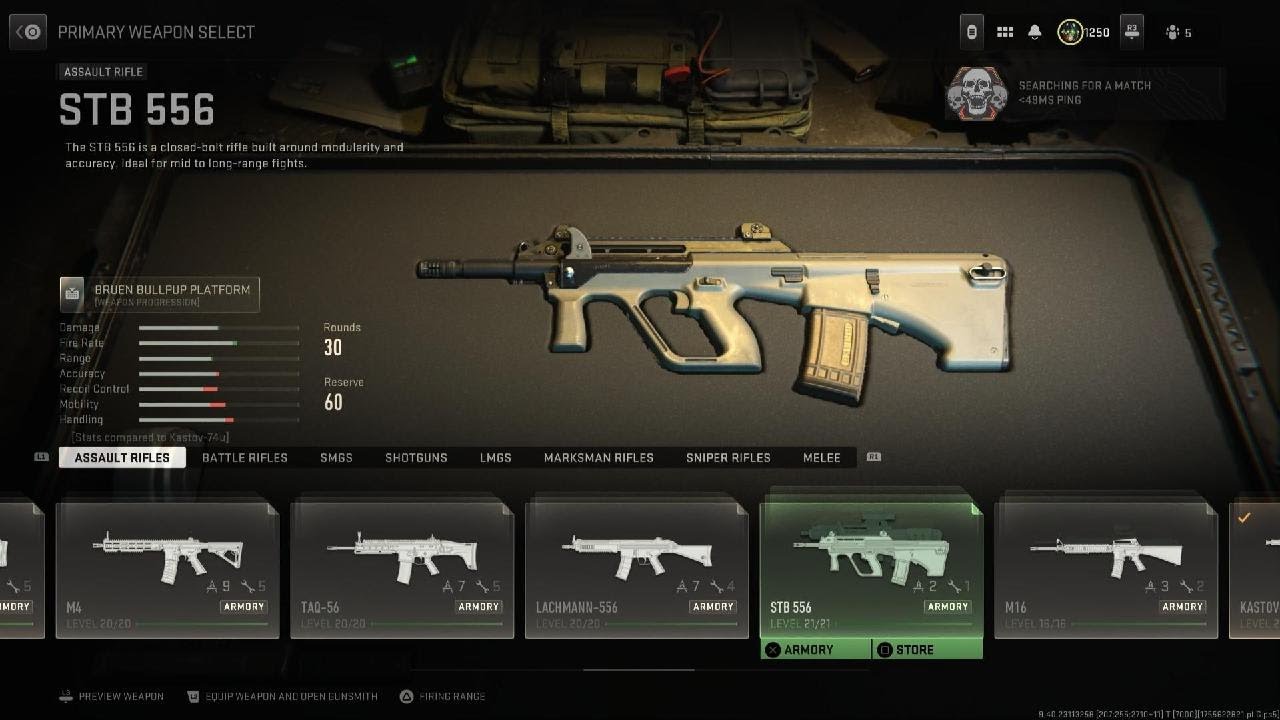This screenshot has width=1280, height=720.
Task: Choose the Melee category
Action: click(x=822, y=457)
